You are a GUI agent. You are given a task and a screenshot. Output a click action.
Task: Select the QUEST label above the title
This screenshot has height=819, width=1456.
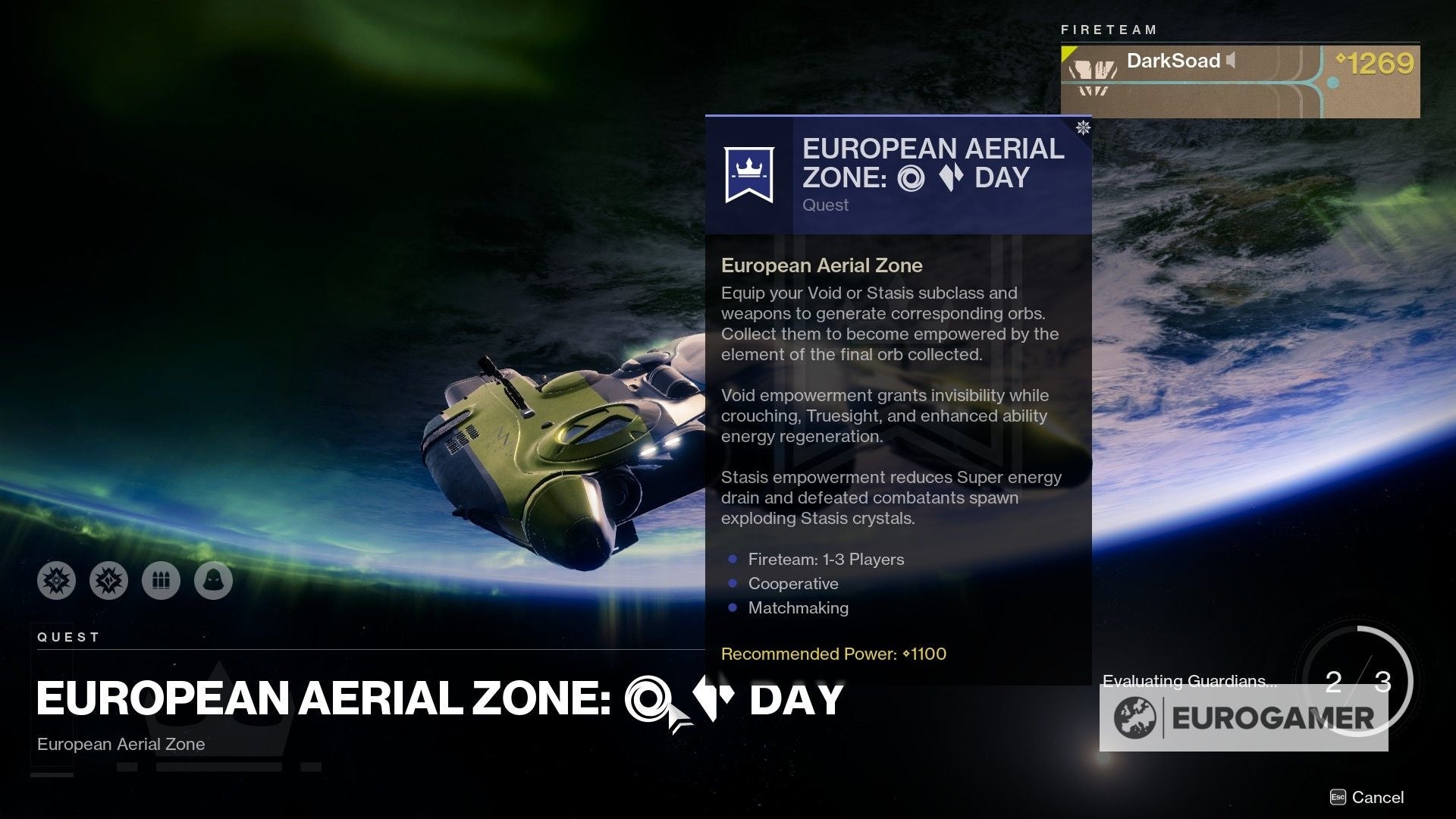click(67, 637)
